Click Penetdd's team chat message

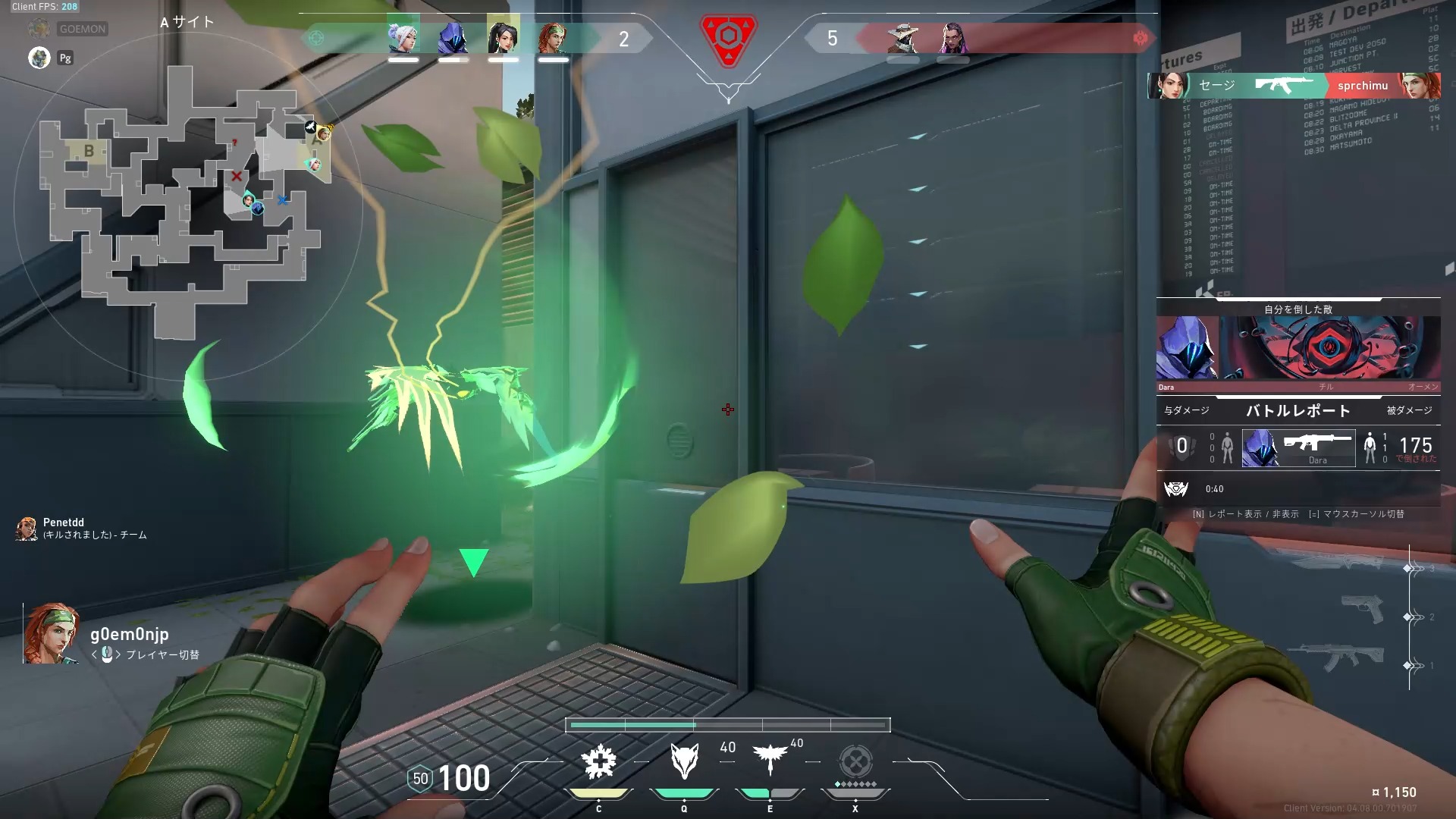(x=83, y=529)
